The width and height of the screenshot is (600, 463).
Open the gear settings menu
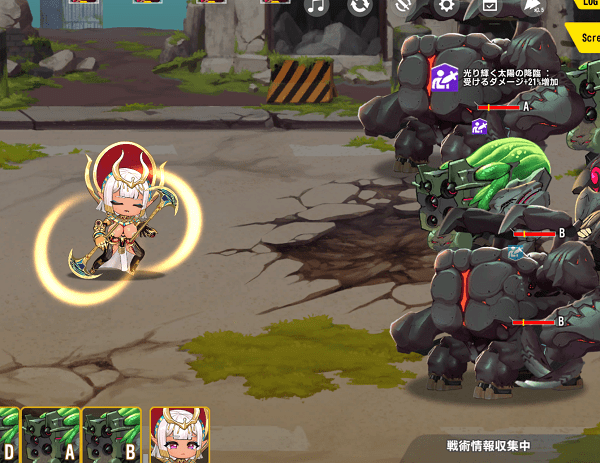(x=446, y=6)
